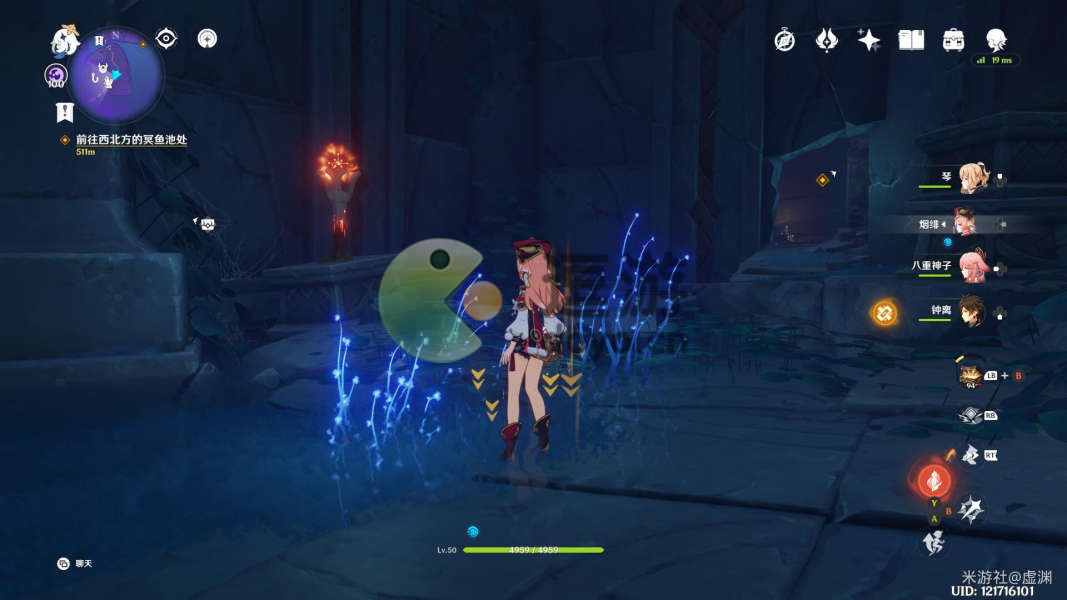The image size is (1067, 600).
Task: Switch to party member 钟离
Action: click(x=971, y=311)
